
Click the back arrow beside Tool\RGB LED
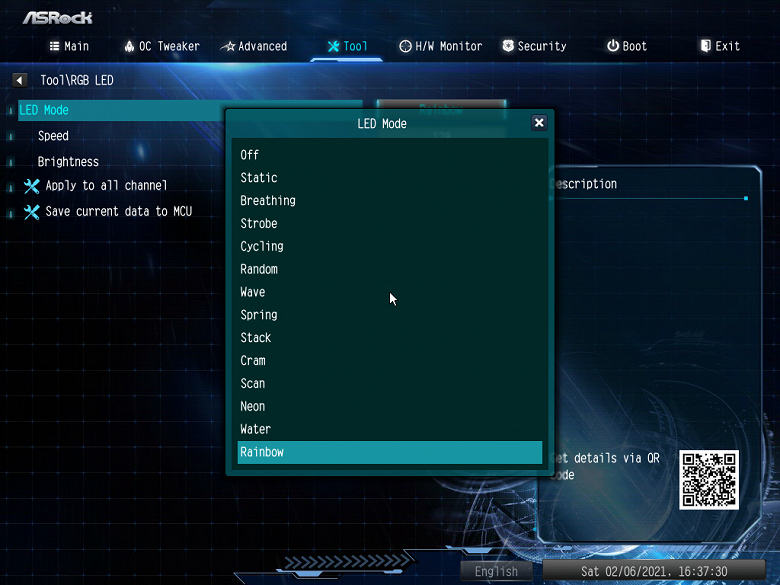[x=20, y=80]
